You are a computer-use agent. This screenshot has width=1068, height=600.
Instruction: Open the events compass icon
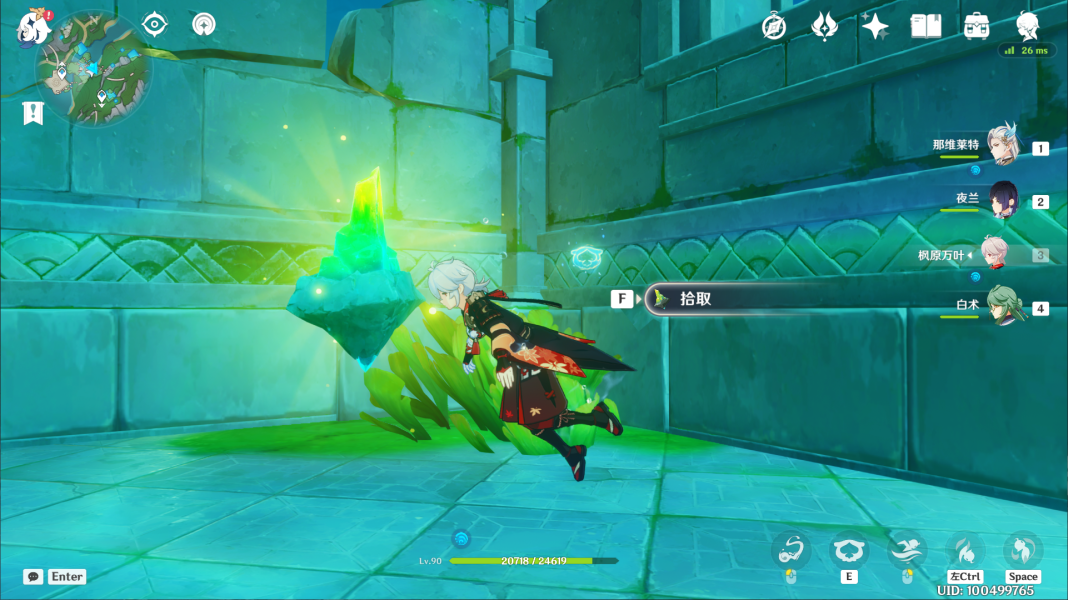[774, 26]
